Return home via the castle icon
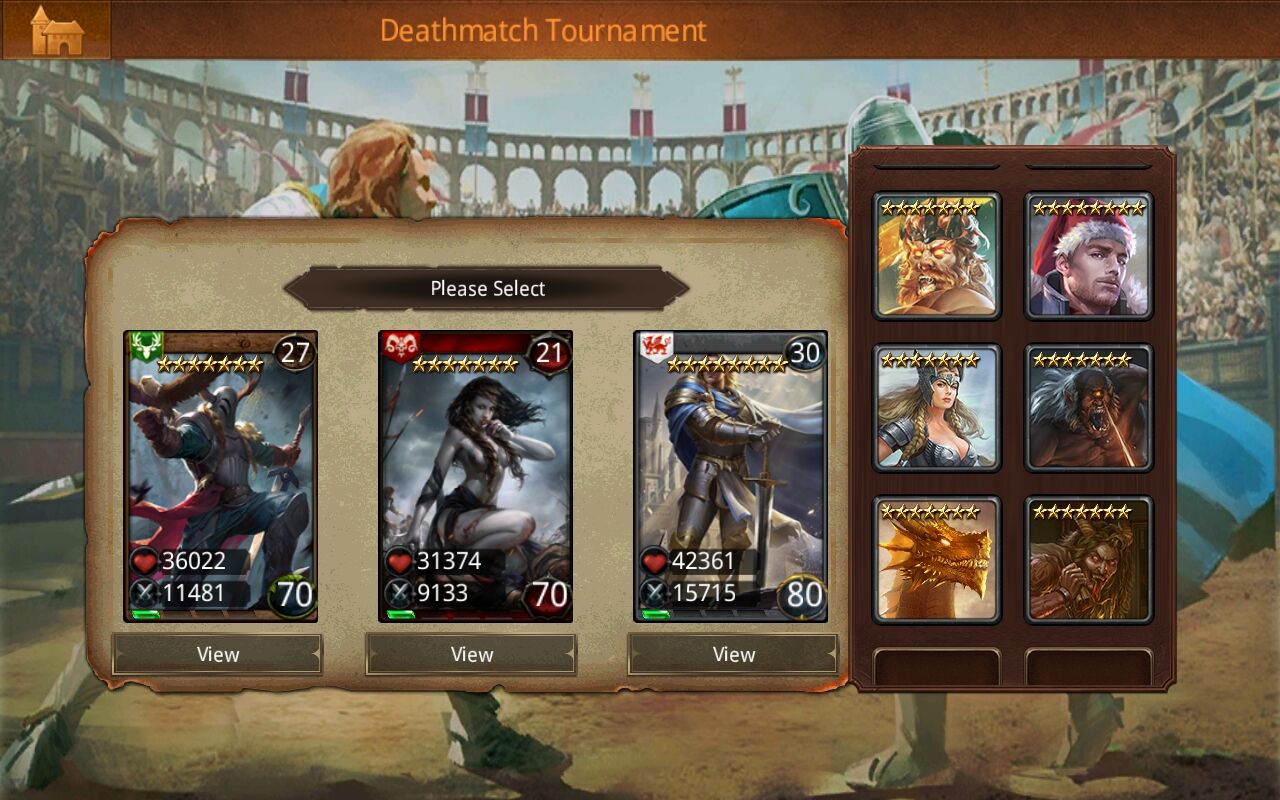This screenshot has height=800, width=1280. click(x=55, y=28)
